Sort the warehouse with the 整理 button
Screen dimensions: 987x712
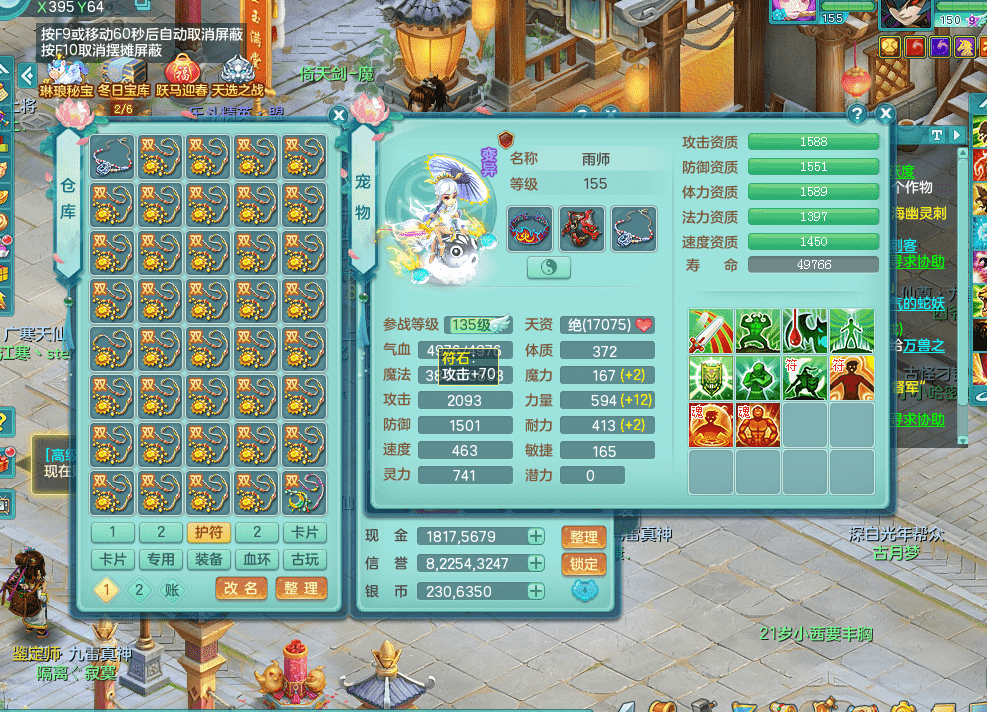(x=301, y=589)
